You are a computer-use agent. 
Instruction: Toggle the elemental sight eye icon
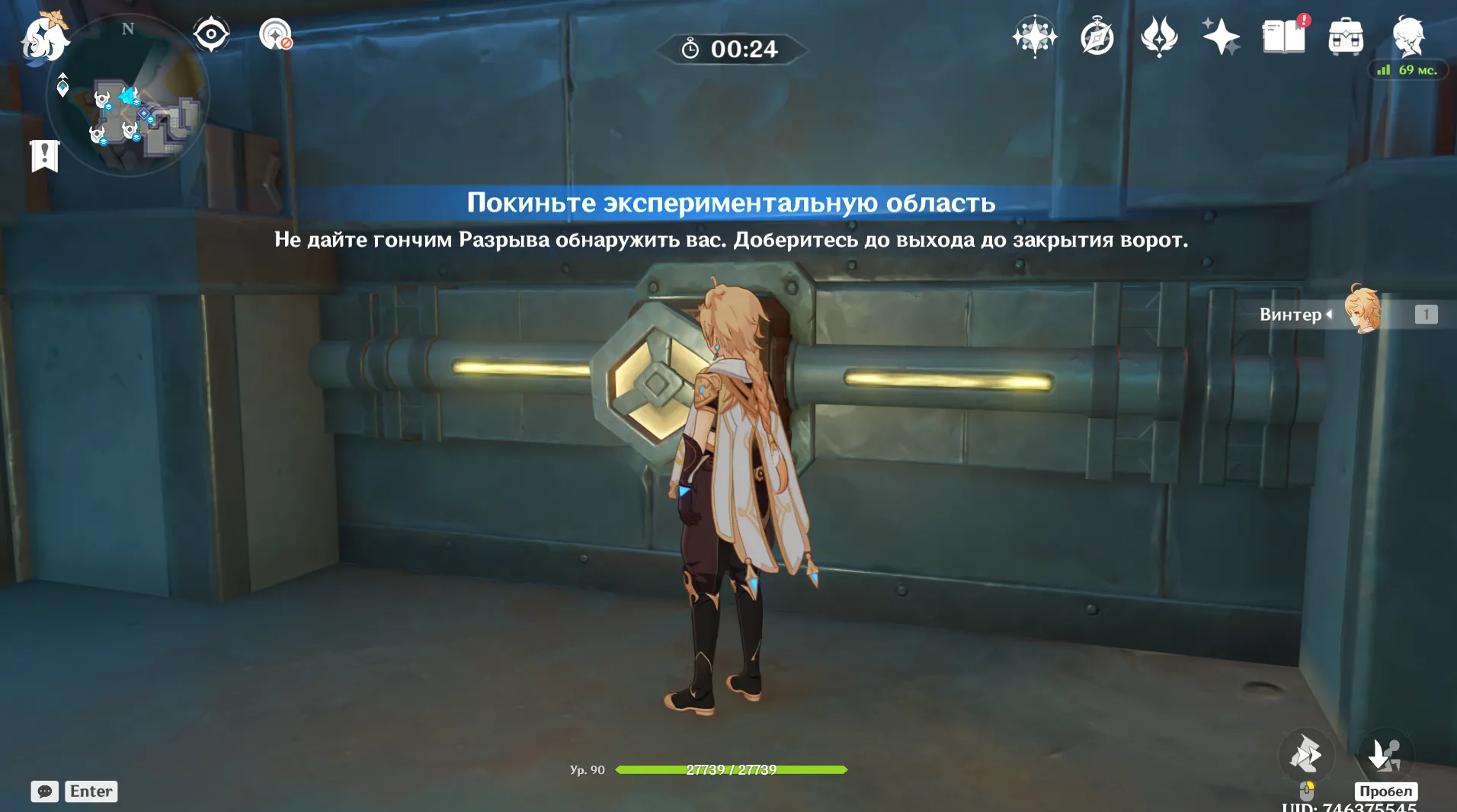[211, 34]
